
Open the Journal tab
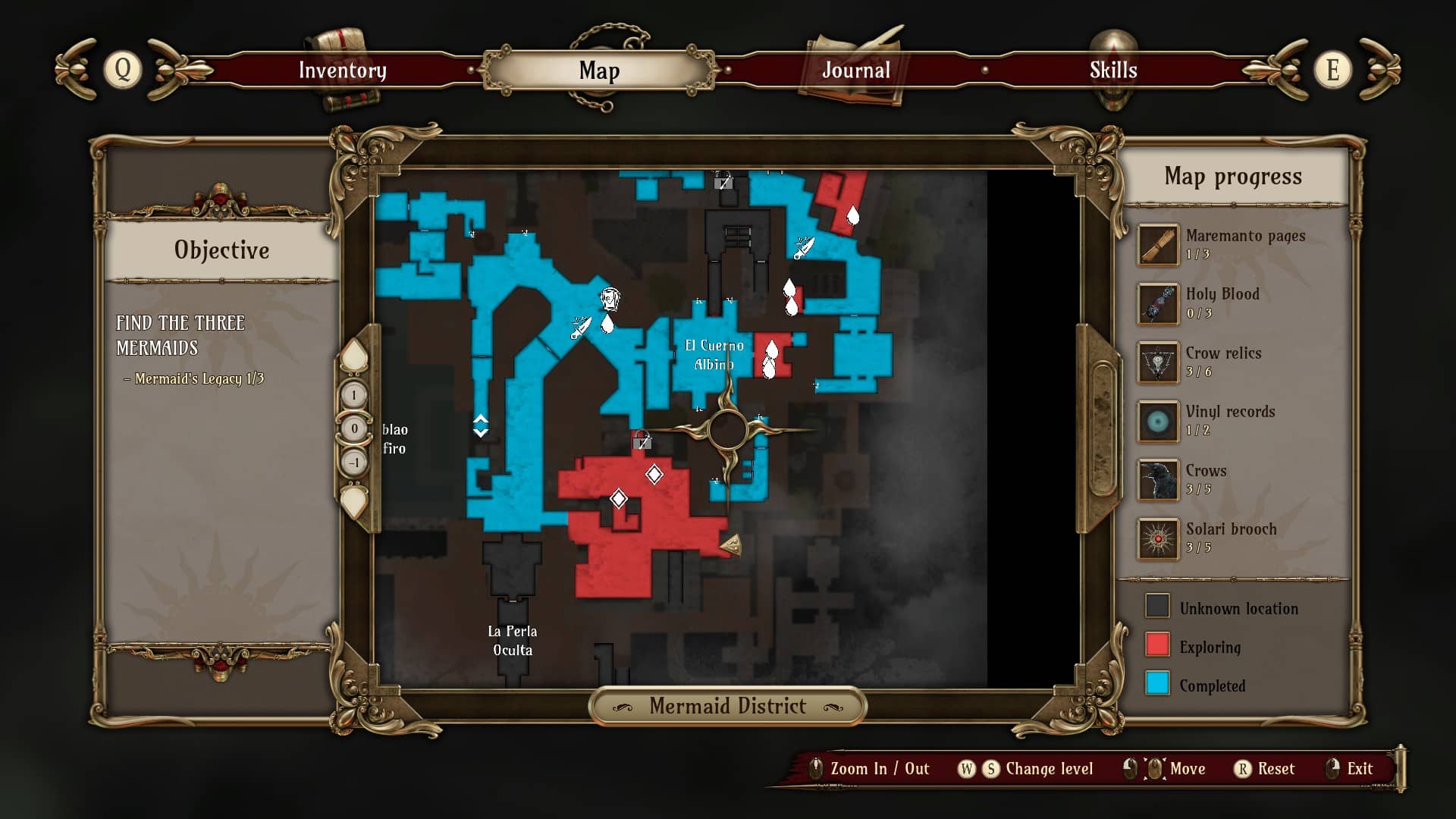click(x=856, y=71)
